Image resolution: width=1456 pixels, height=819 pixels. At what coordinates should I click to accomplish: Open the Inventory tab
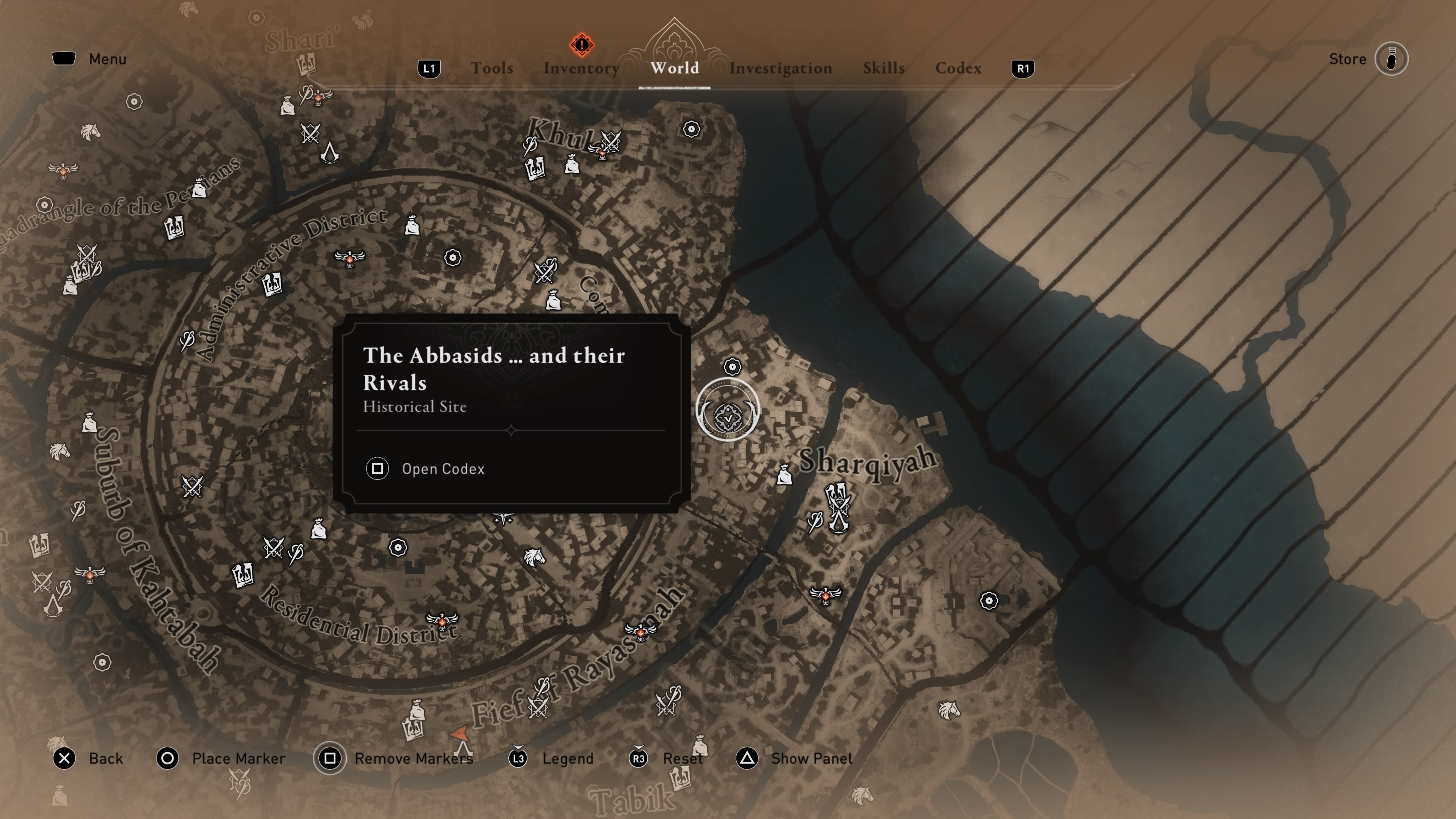tap(581, 68)
